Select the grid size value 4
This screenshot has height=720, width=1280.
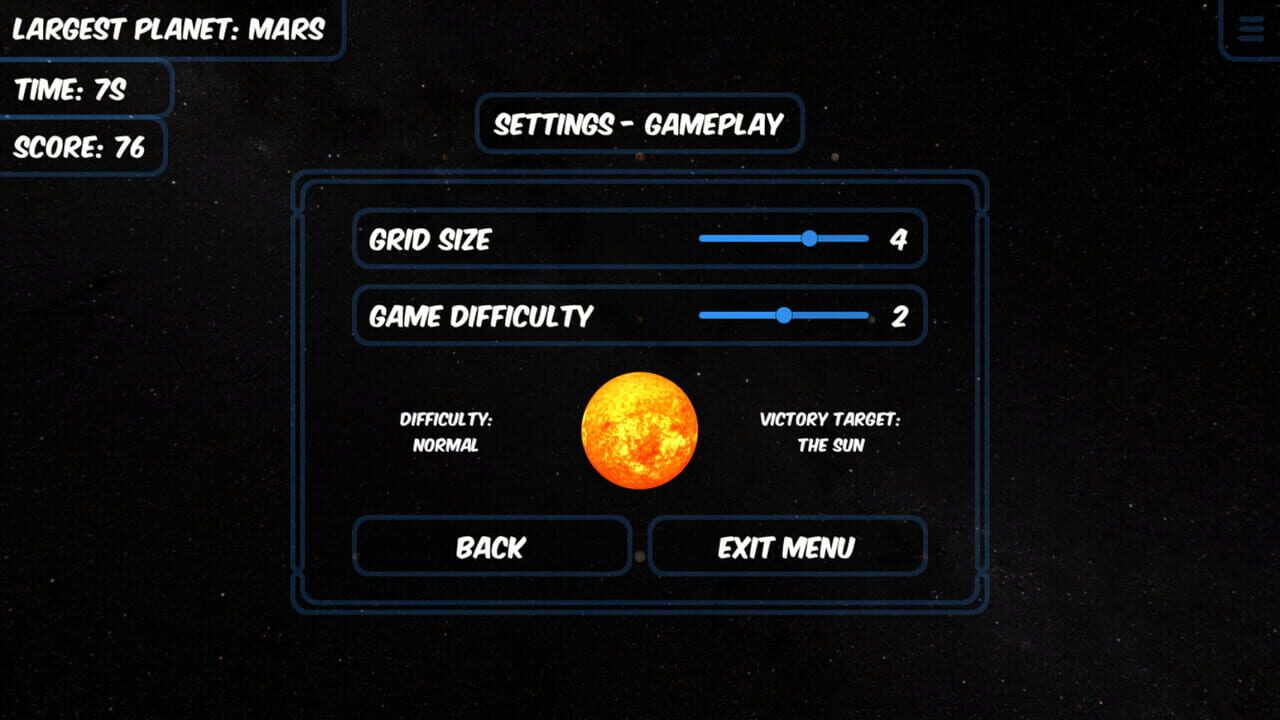pos(901,239)
